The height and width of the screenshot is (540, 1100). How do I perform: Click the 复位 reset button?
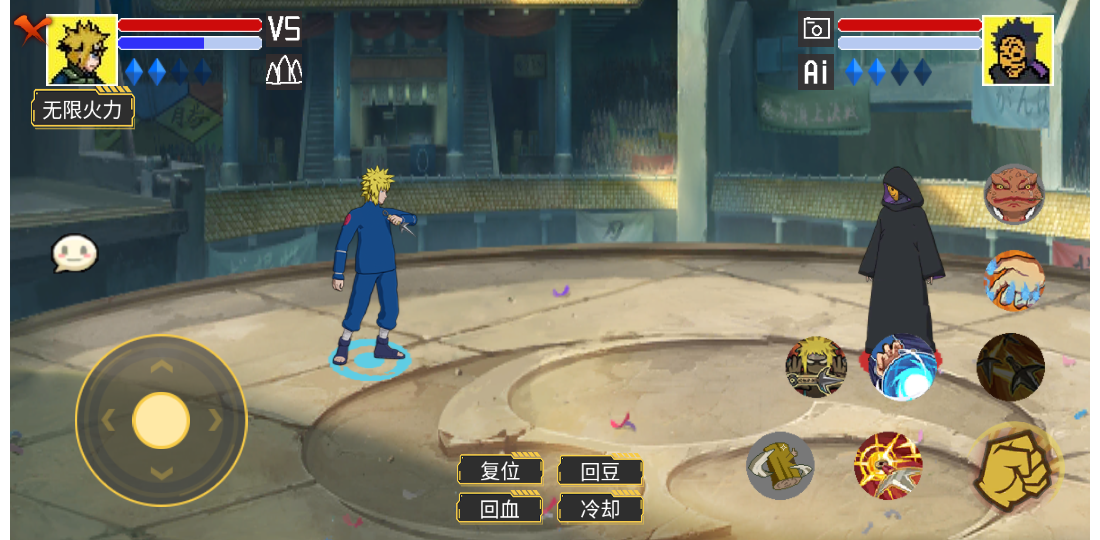click(500, 471)
